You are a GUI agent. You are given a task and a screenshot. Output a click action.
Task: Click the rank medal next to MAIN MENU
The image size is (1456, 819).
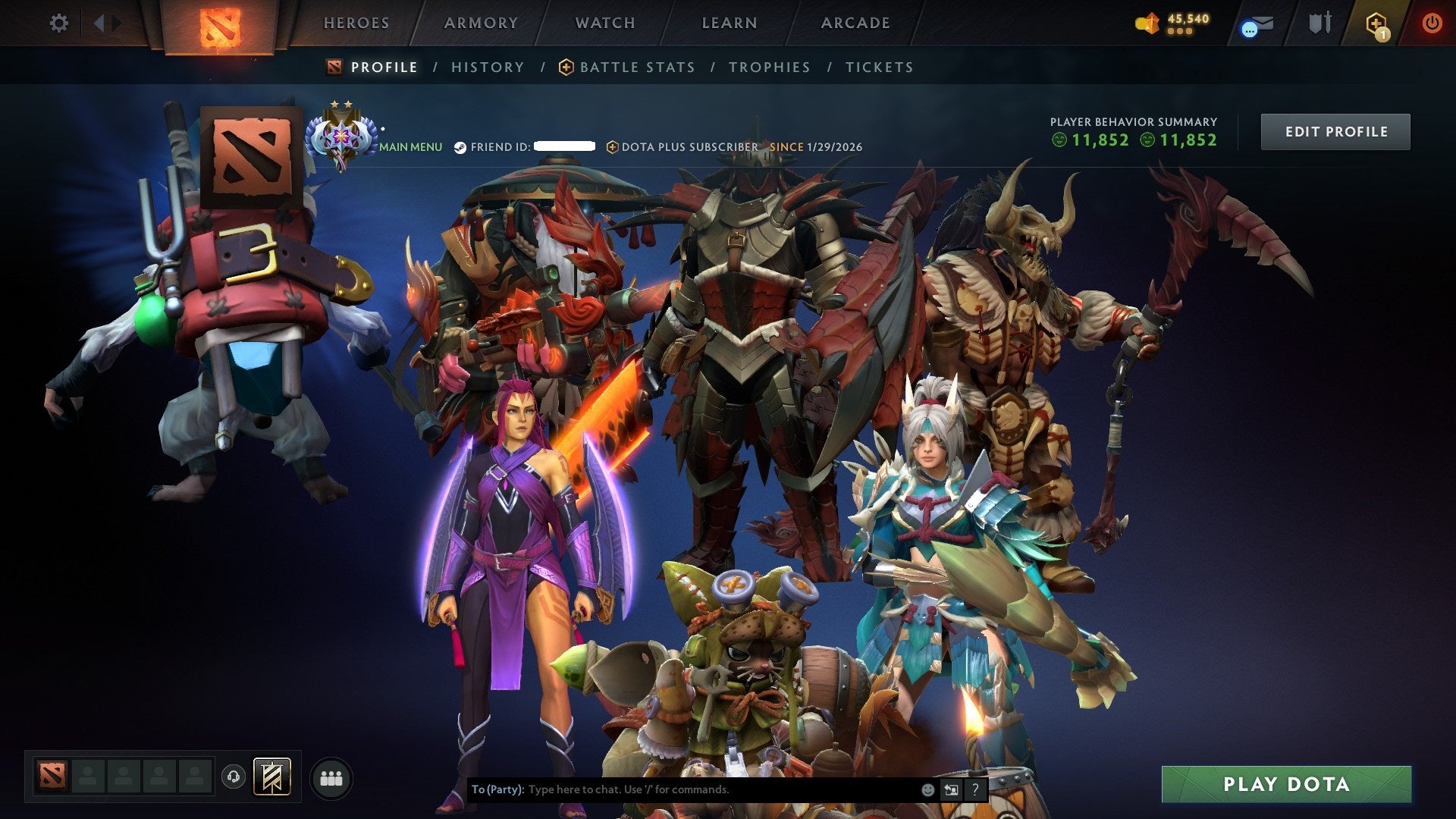(341, 135)
